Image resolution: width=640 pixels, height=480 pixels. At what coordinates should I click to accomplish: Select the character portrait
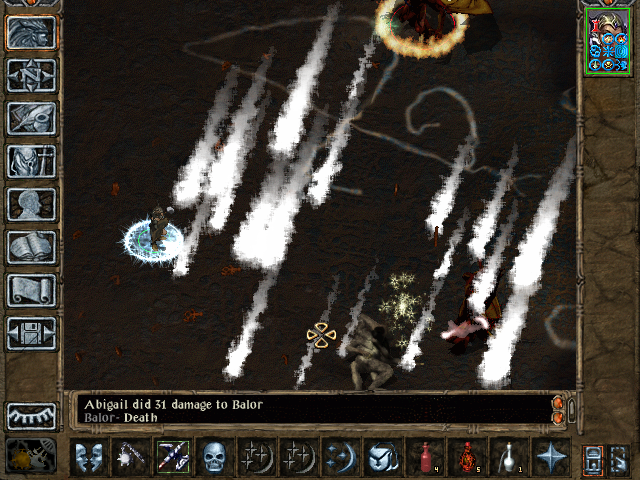coord(608,44)
